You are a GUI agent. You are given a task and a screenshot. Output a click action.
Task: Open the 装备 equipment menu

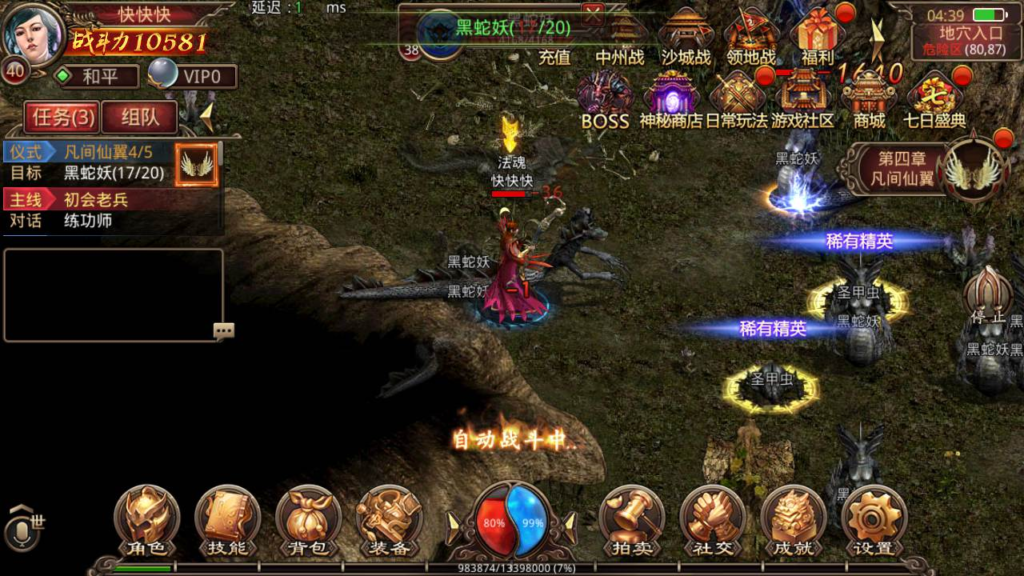pos(388,520)
